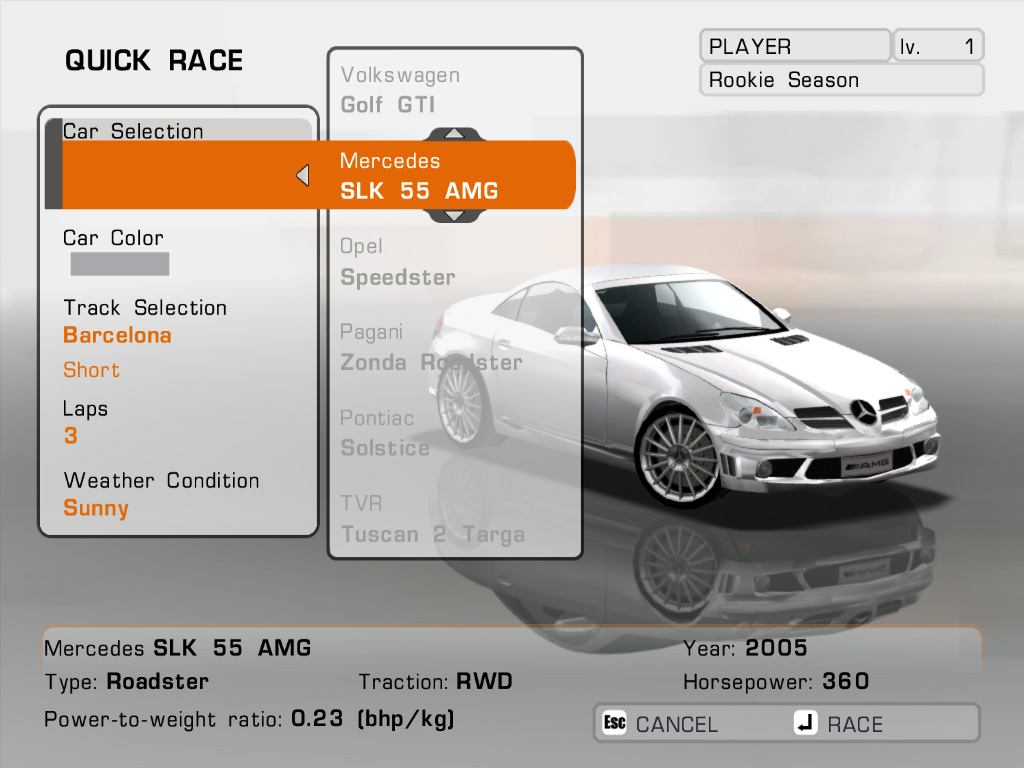Cancel out of Quick Race
The width and height of the screenshot is (1024, 768).
click(x=660, y=724)
